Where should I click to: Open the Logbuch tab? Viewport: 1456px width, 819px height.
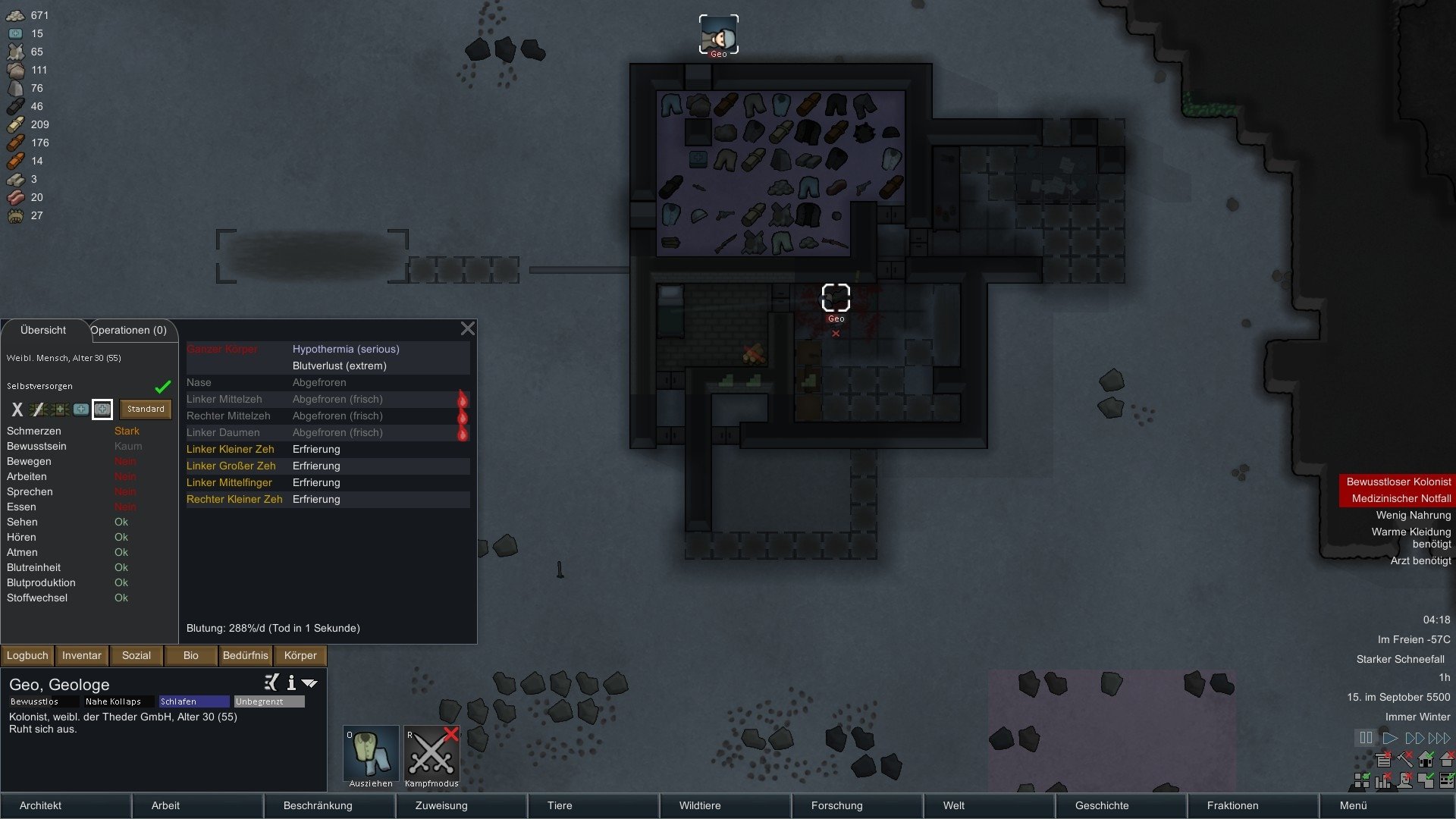(x=27, y=655)
